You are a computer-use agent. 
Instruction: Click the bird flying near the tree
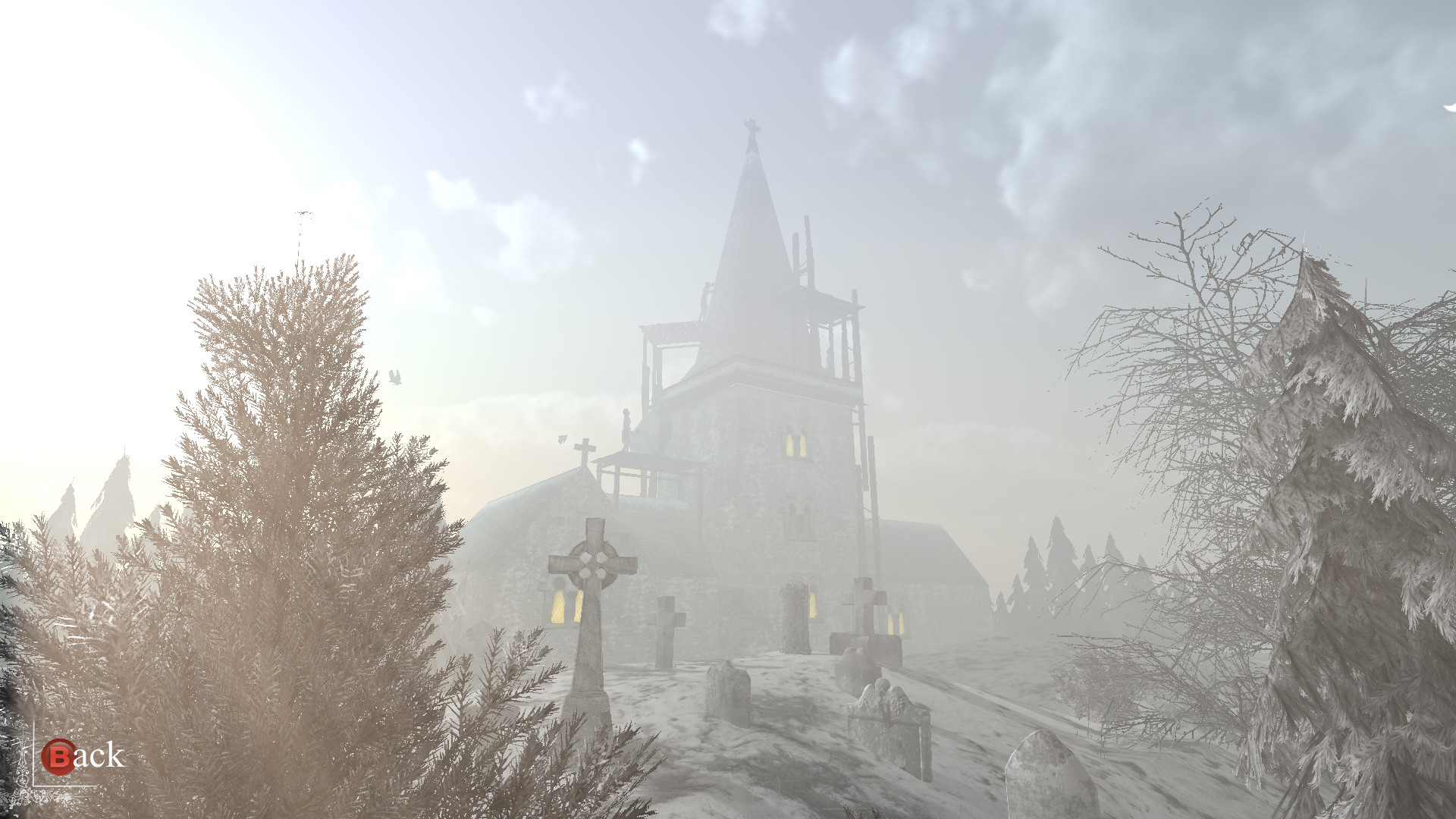[394, 377]
